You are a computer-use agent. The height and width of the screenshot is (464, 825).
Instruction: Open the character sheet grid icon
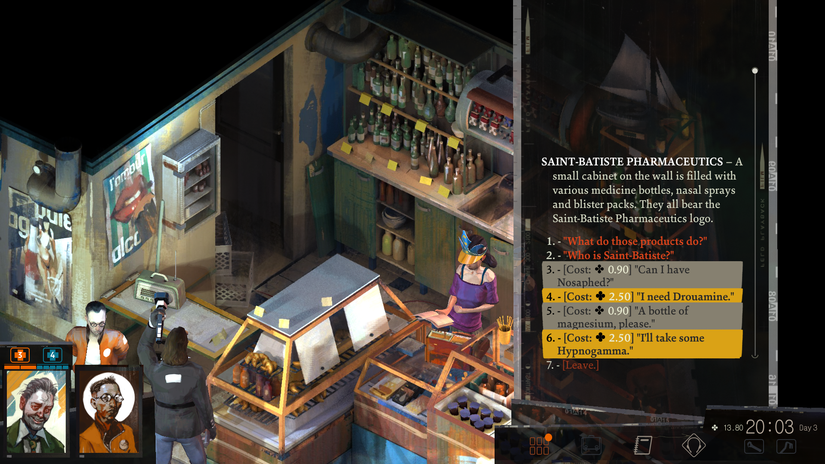(540, 444)
